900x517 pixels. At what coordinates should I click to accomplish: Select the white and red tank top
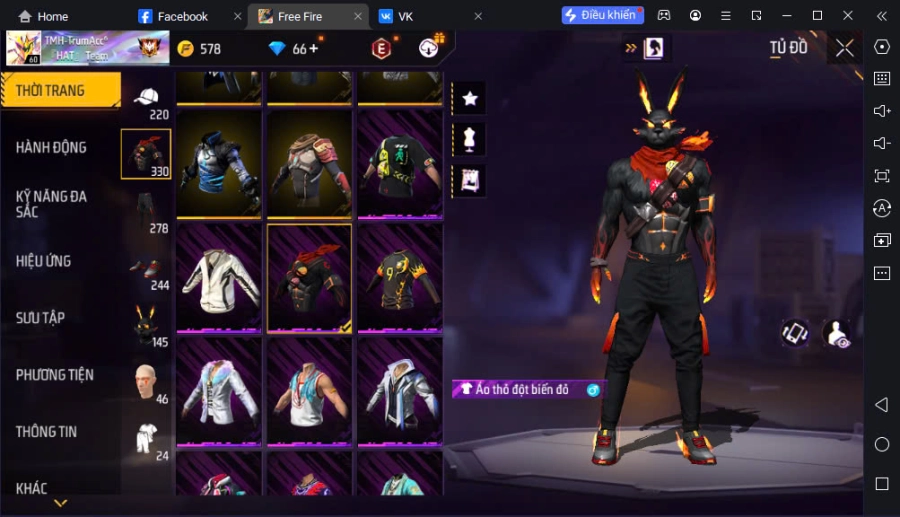click(309, 392)
